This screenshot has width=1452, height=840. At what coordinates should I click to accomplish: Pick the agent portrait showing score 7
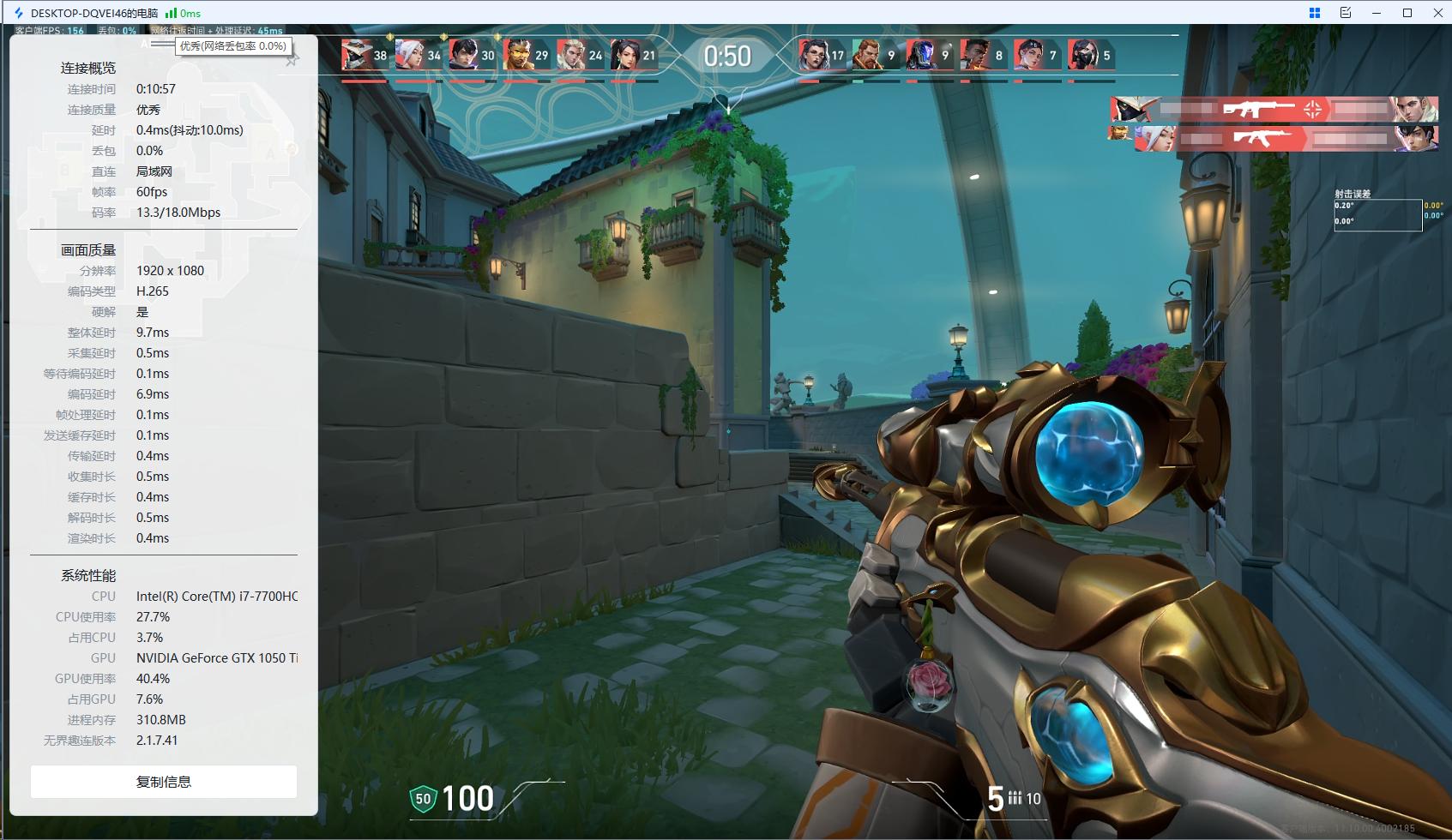(1028, 55)
